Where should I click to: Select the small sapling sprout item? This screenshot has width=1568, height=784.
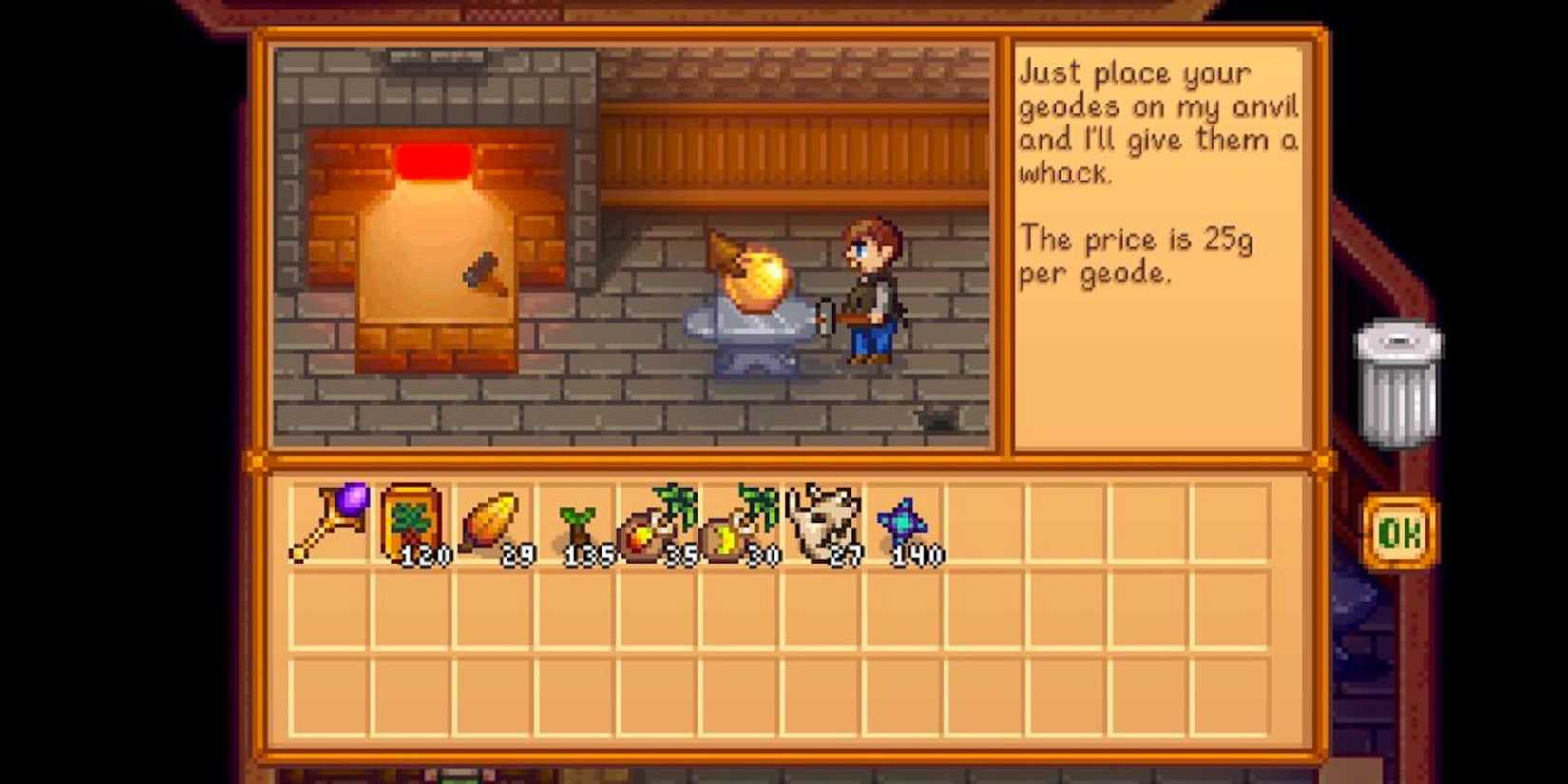click(x=577, y=523)
